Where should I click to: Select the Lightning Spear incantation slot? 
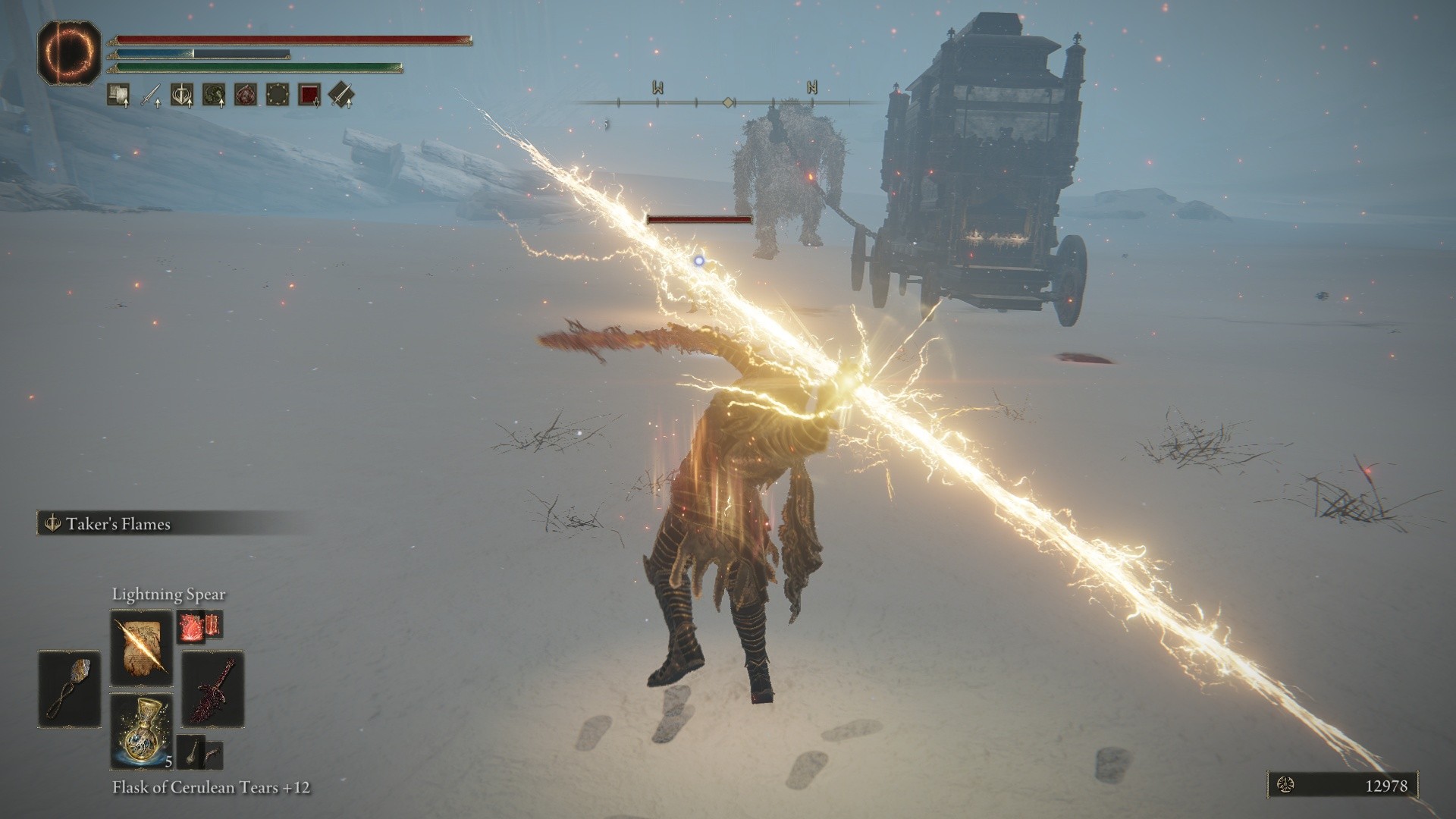141,648
